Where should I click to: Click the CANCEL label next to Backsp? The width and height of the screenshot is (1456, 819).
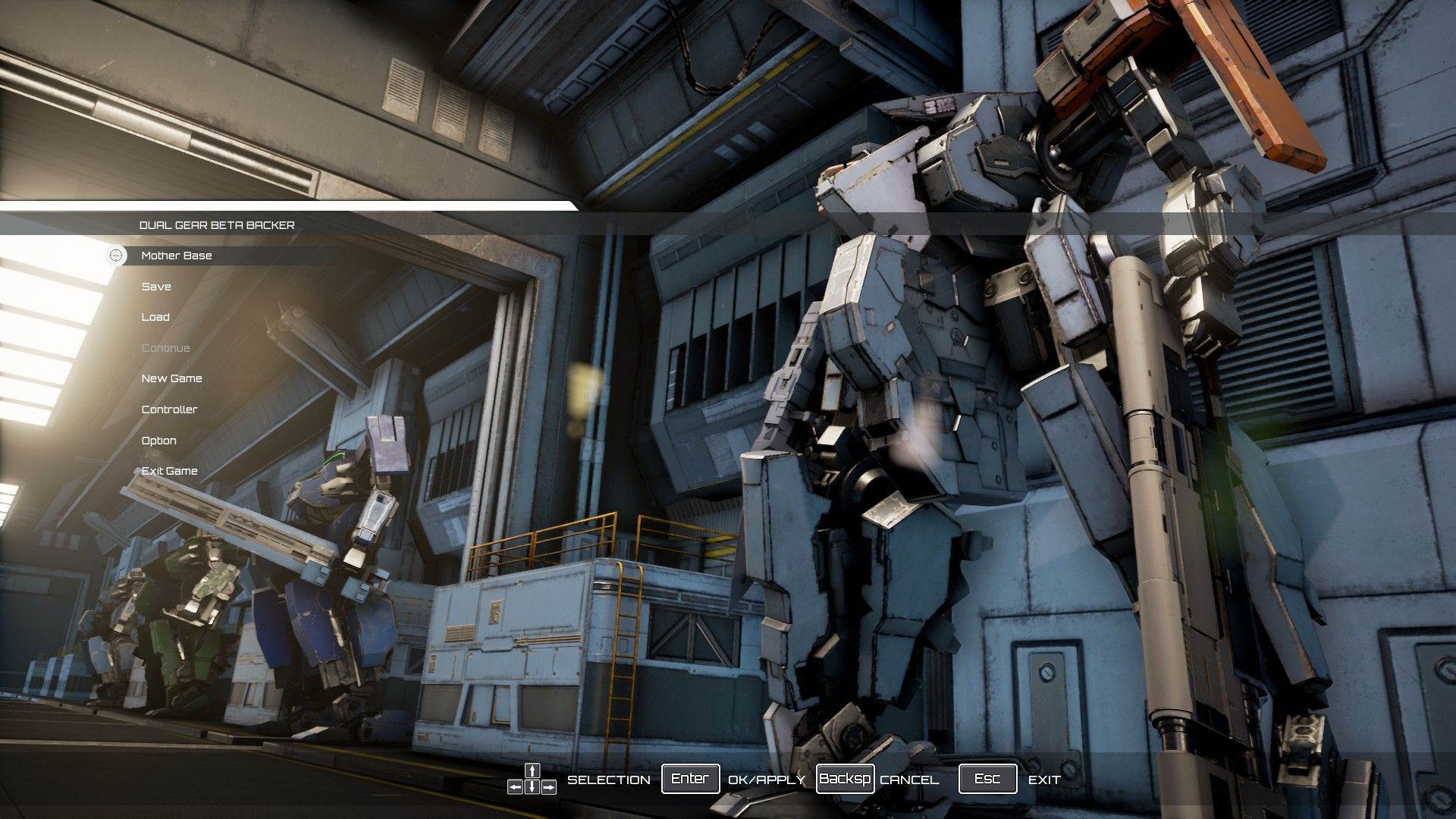pyautogui.click(x=908, y=780)
